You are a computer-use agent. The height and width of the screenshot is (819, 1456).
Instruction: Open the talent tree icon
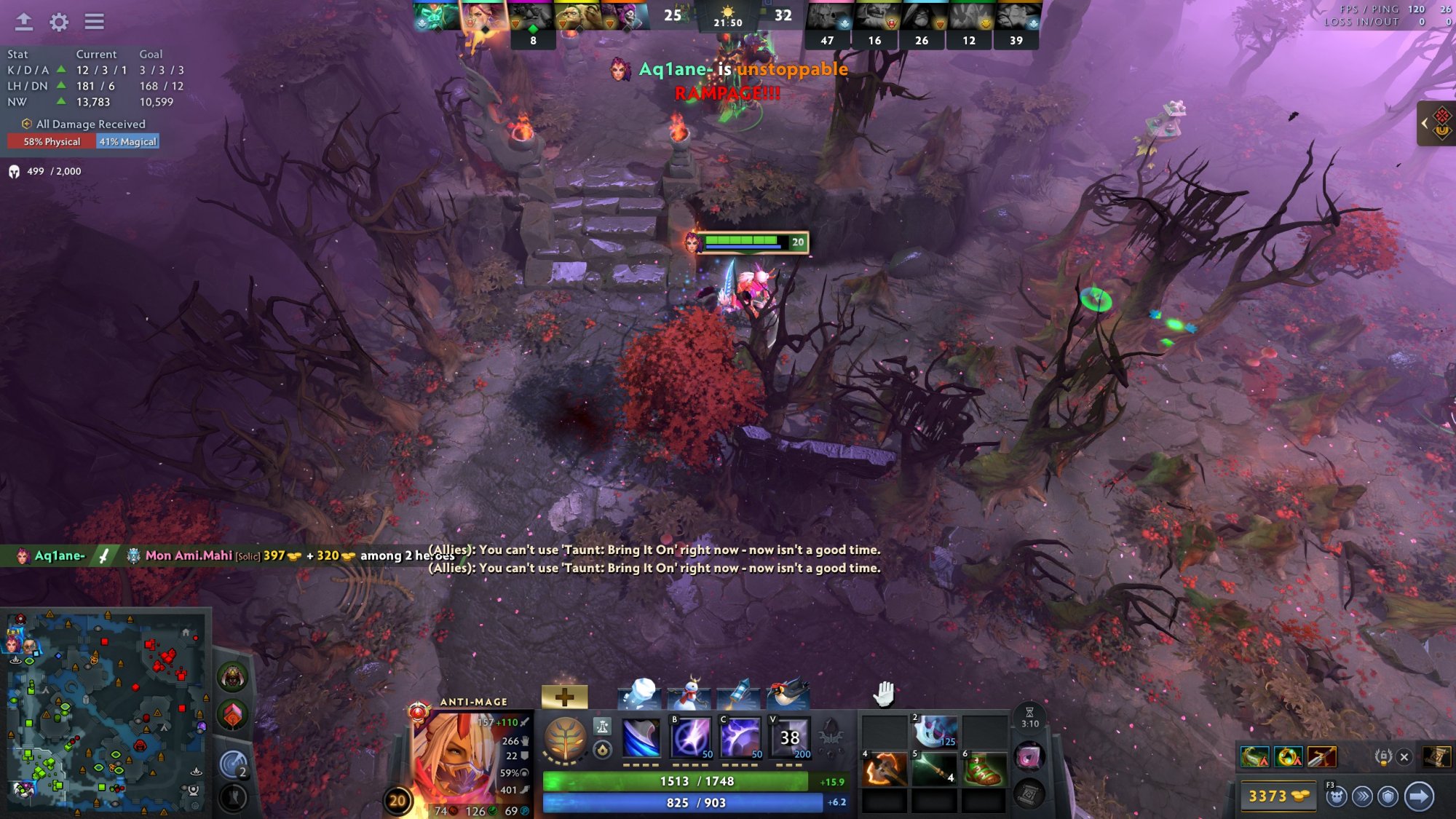[565, 738]
